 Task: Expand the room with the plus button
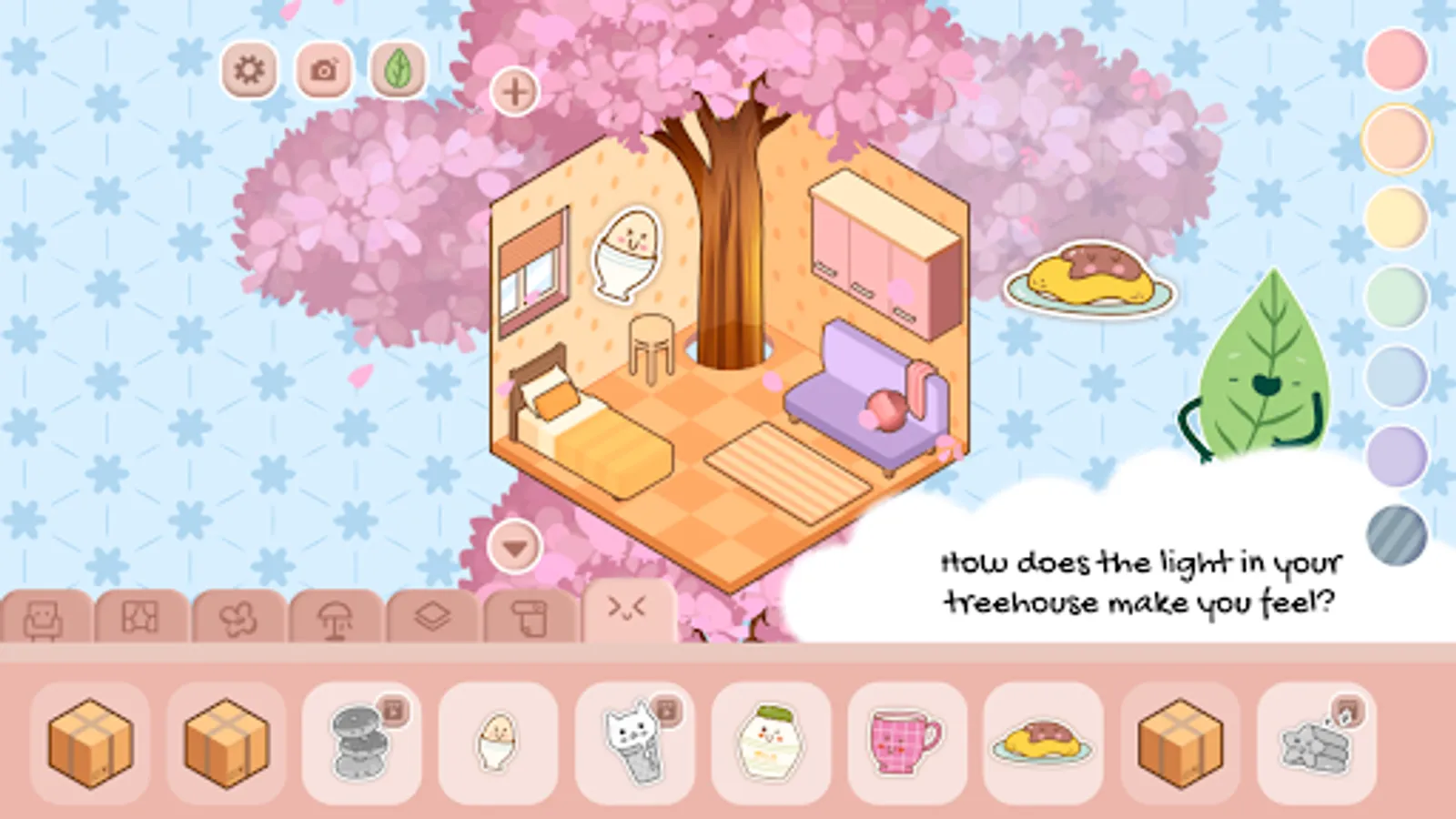coord(513,90)
